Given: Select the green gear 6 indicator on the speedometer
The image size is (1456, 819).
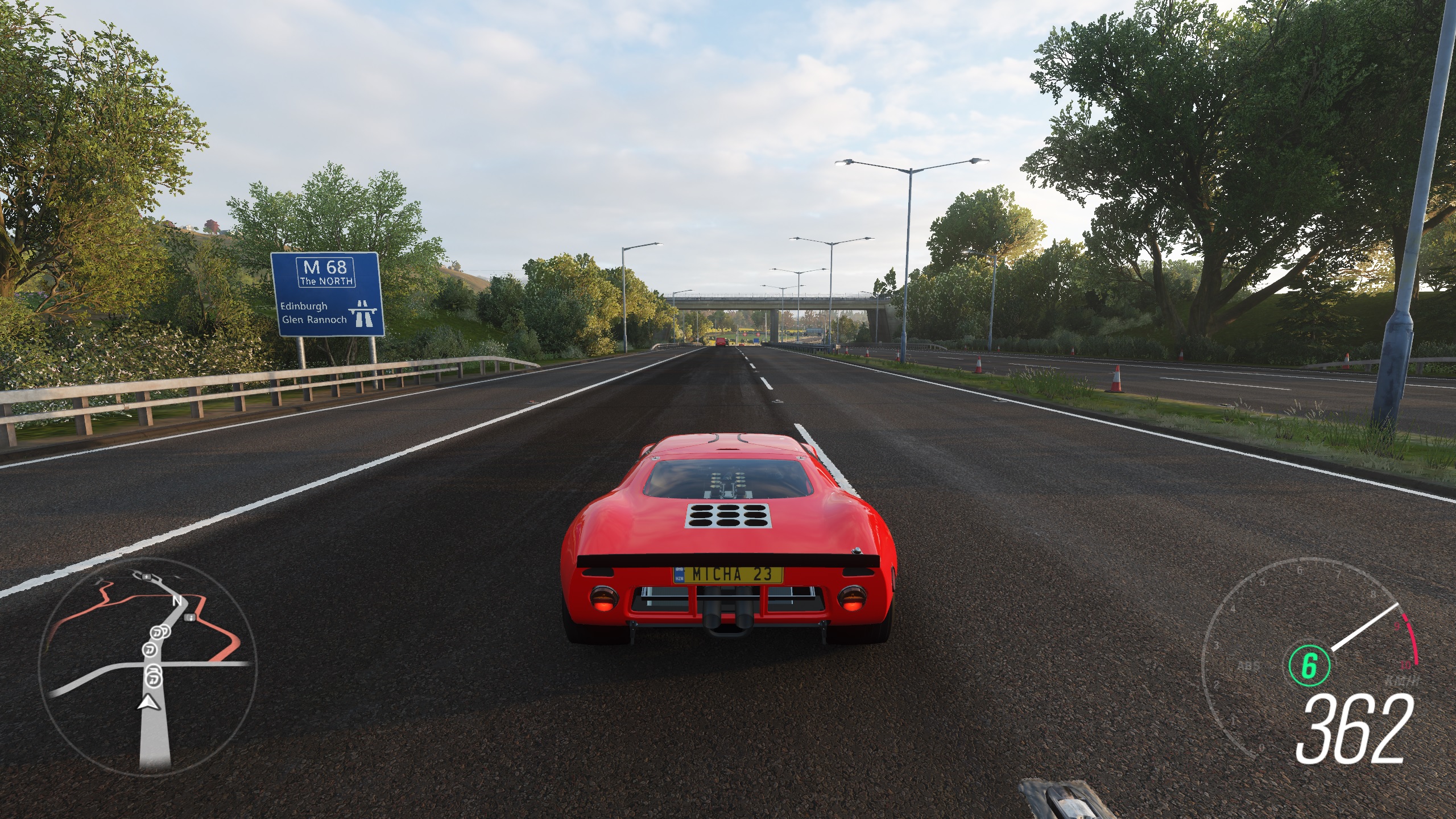Looking at the screenshot, I should 1310,664.
